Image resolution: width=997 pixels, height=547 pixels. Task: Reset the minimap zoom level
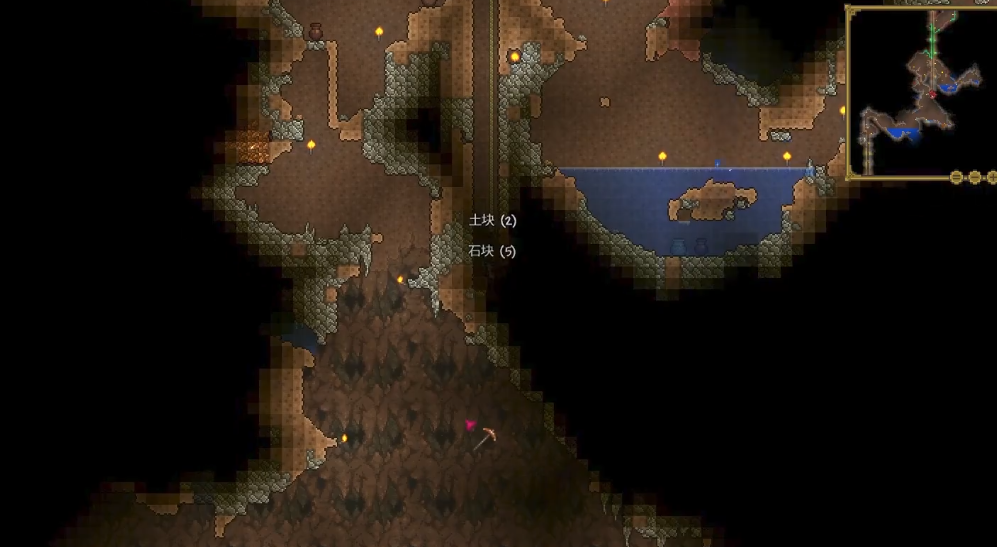click(x=957, y=178)
